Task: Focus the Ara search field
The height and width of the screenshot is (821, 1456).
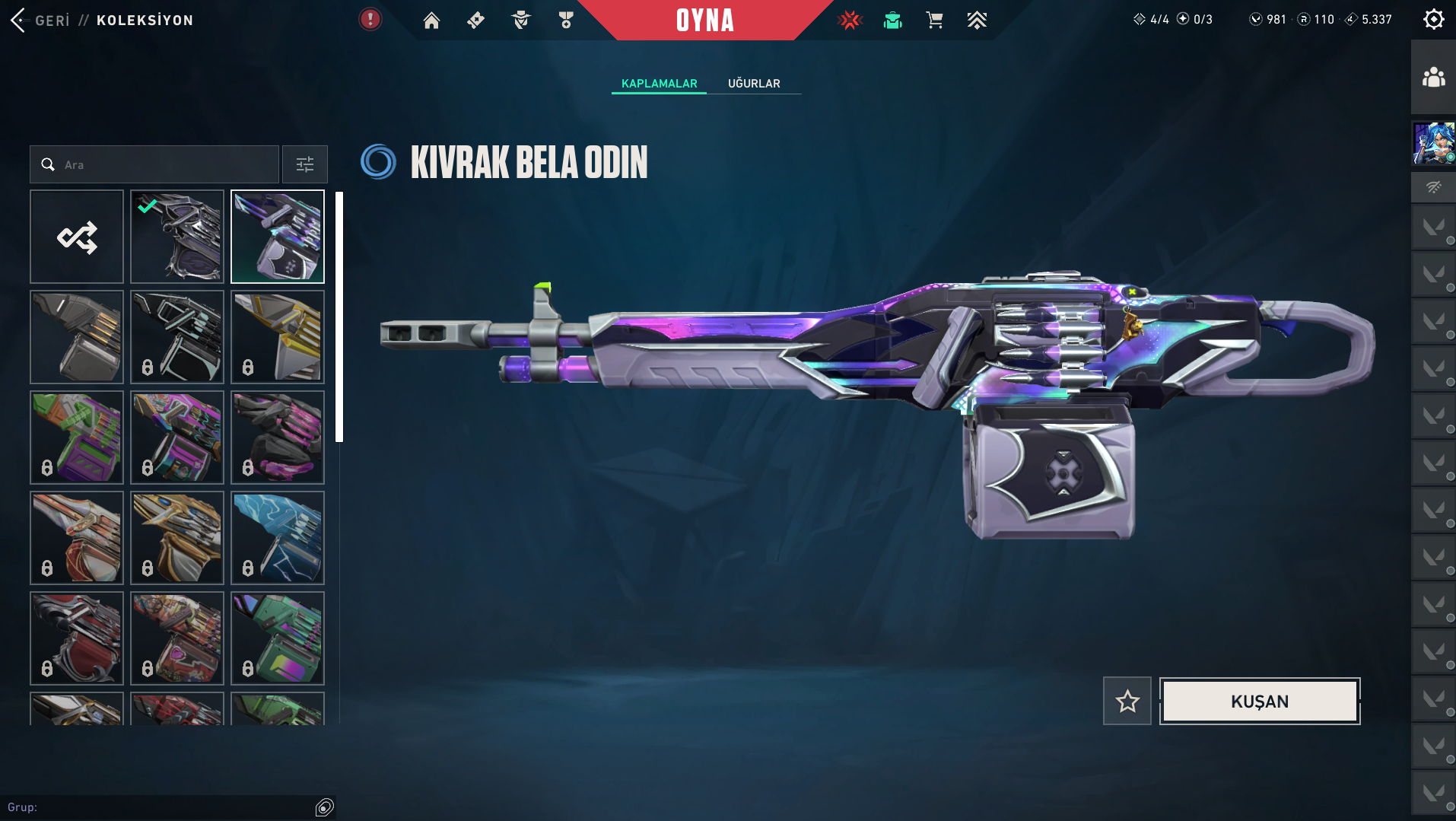Action: coord(164,164)
